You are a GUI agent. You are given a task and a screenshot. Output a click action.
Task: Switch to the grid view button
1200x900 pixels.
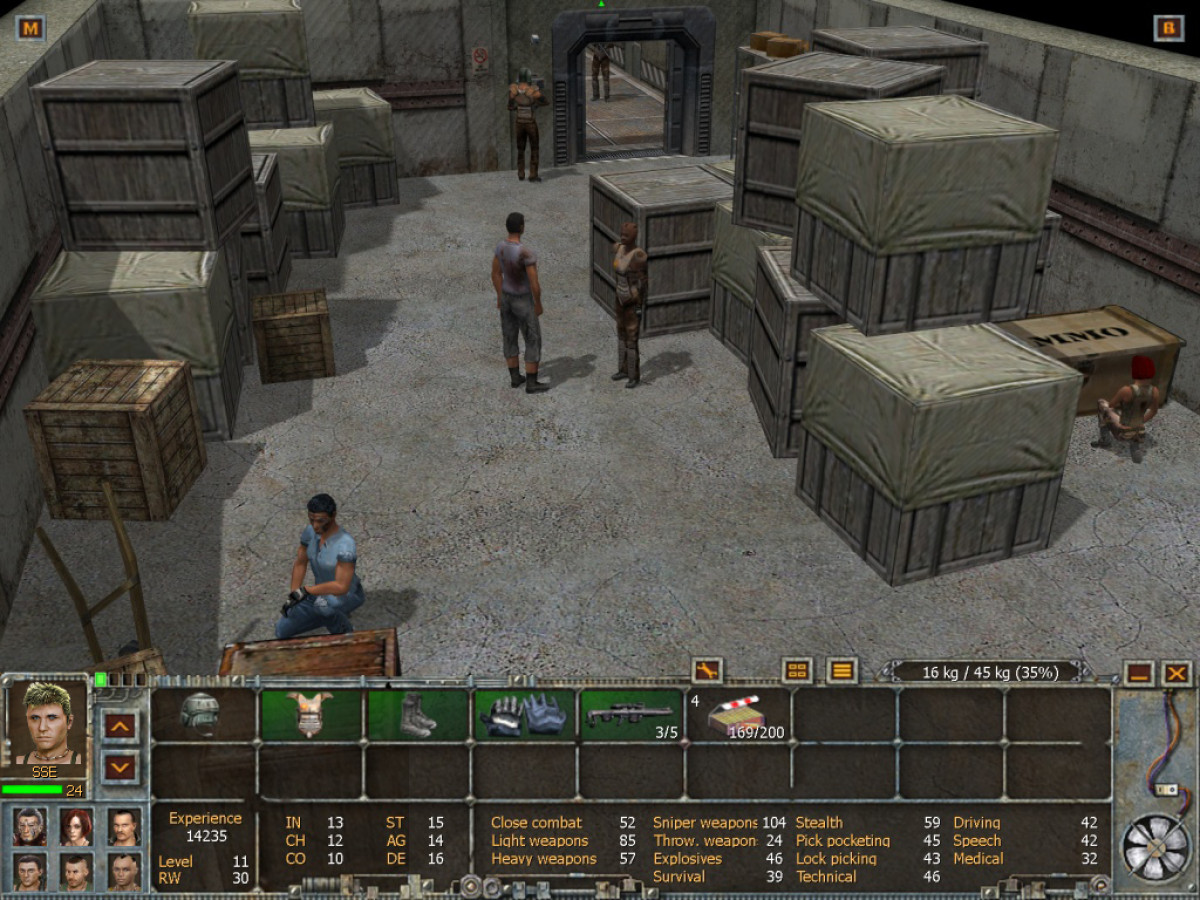(797, 671)
